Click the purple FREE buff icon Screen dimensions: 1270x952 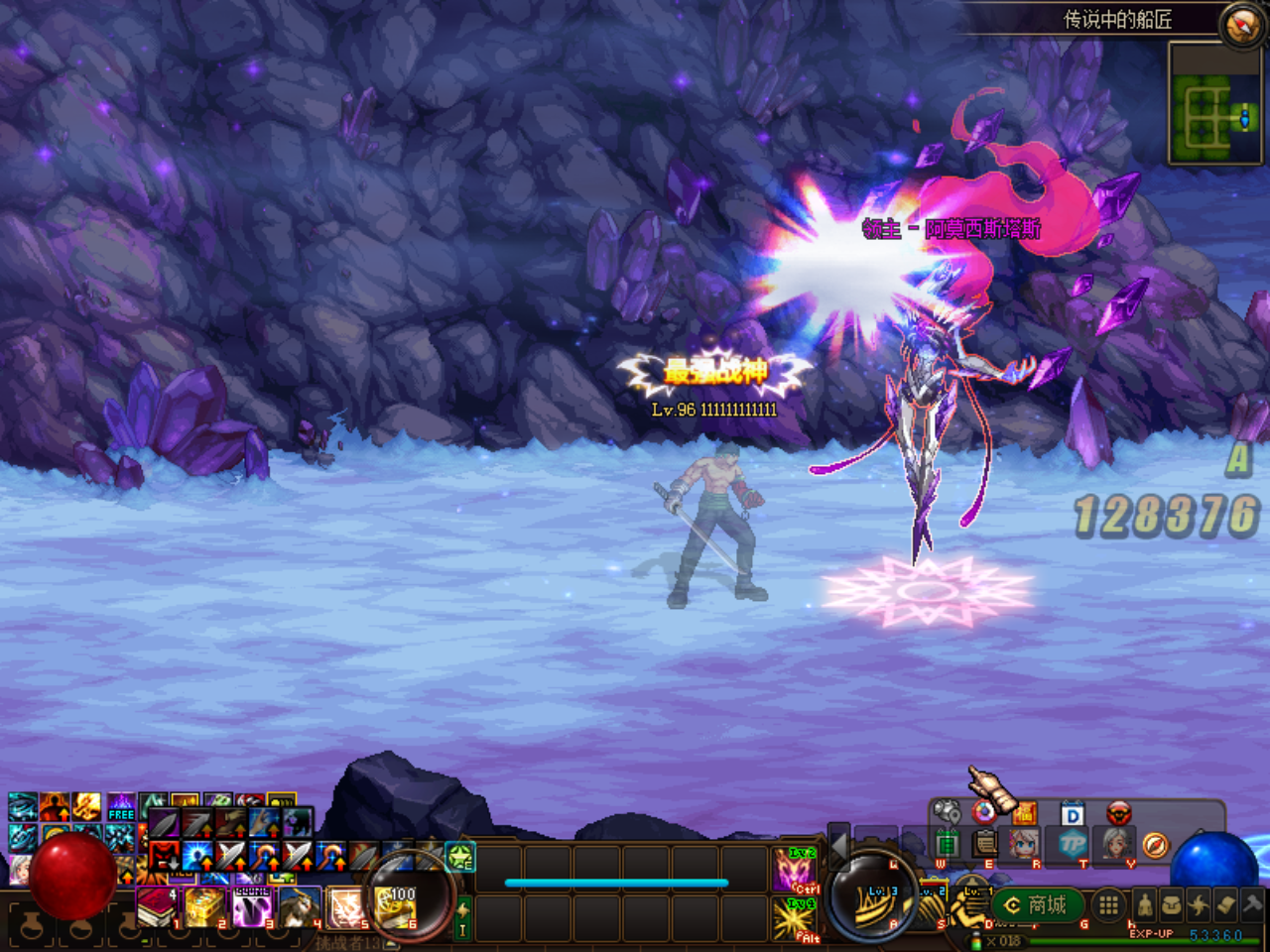click(x=121, y=805)
